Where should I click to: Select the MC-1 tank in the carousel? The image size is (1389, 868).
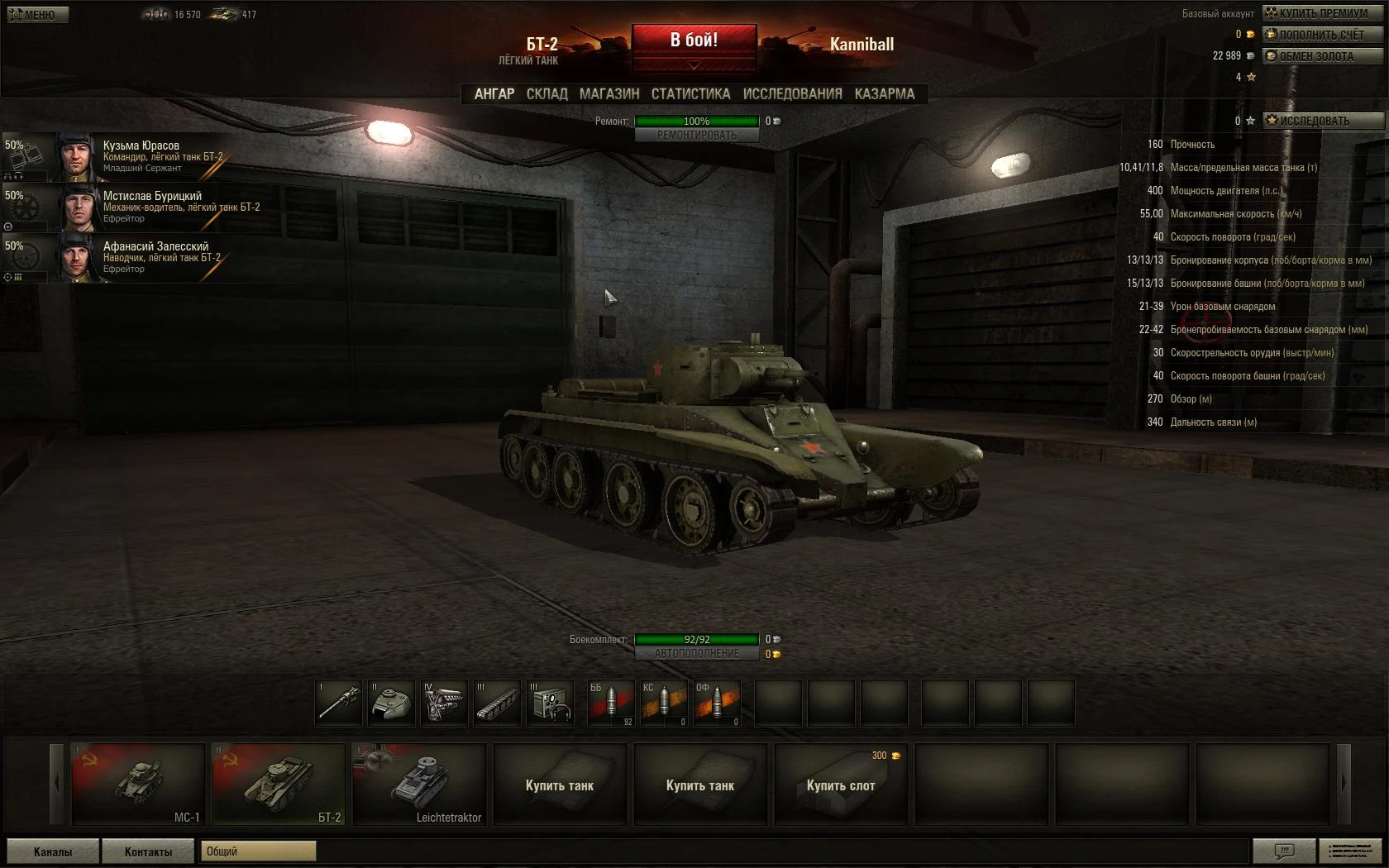pos(137,785)
